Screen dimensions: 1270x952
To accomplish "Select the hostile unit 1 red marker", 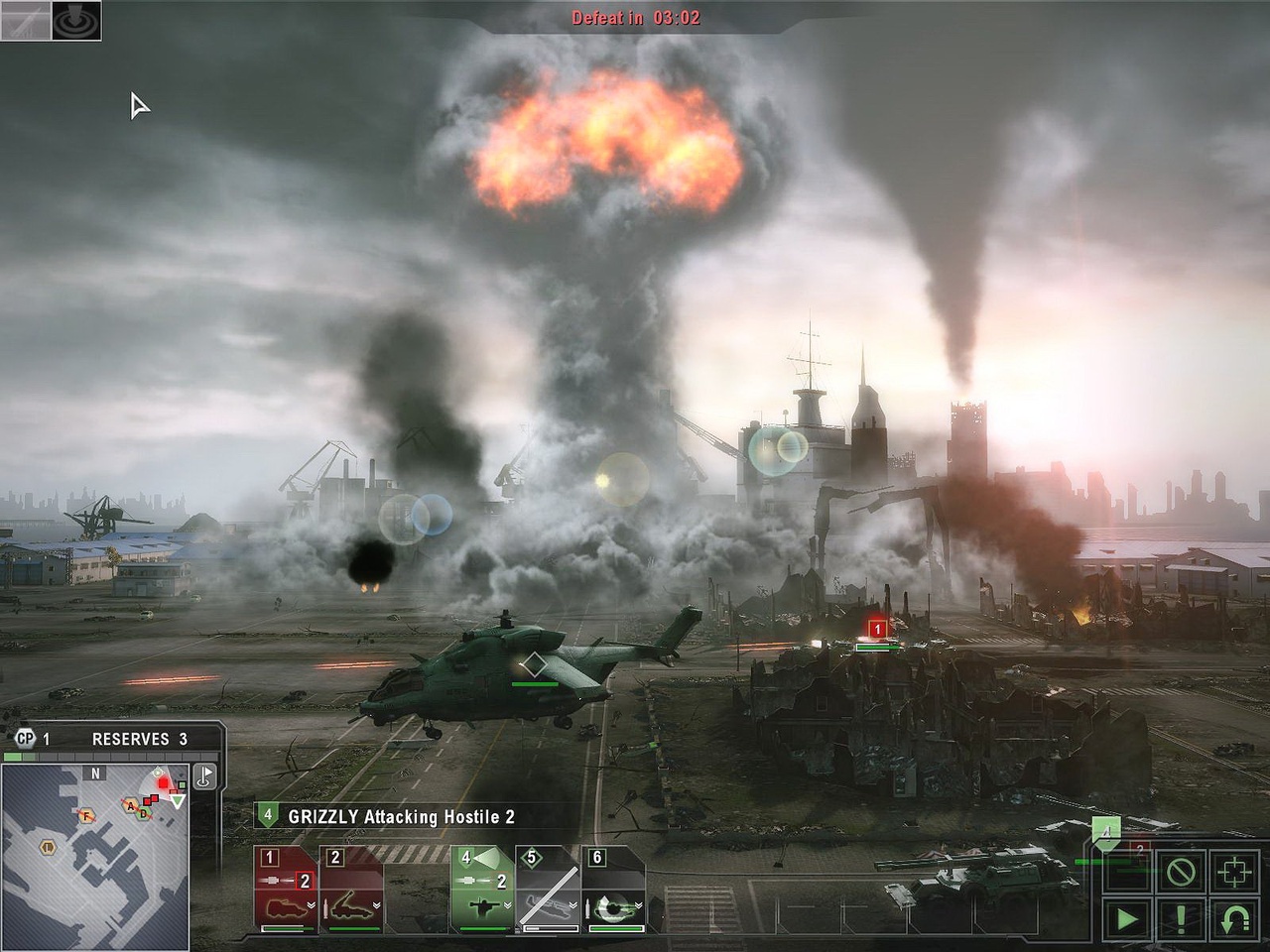I will click(877, 629).
